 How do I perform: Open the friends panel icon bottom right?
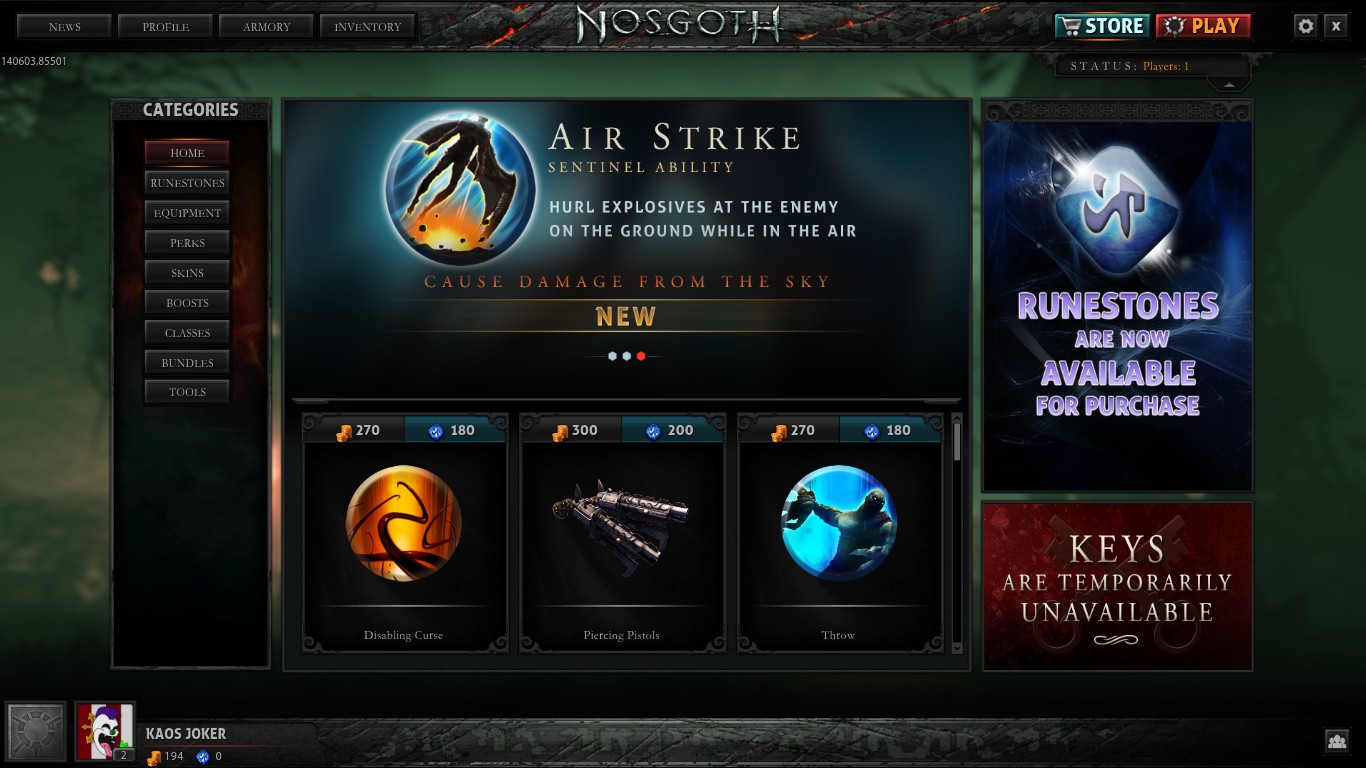[x=1338, y=741]
